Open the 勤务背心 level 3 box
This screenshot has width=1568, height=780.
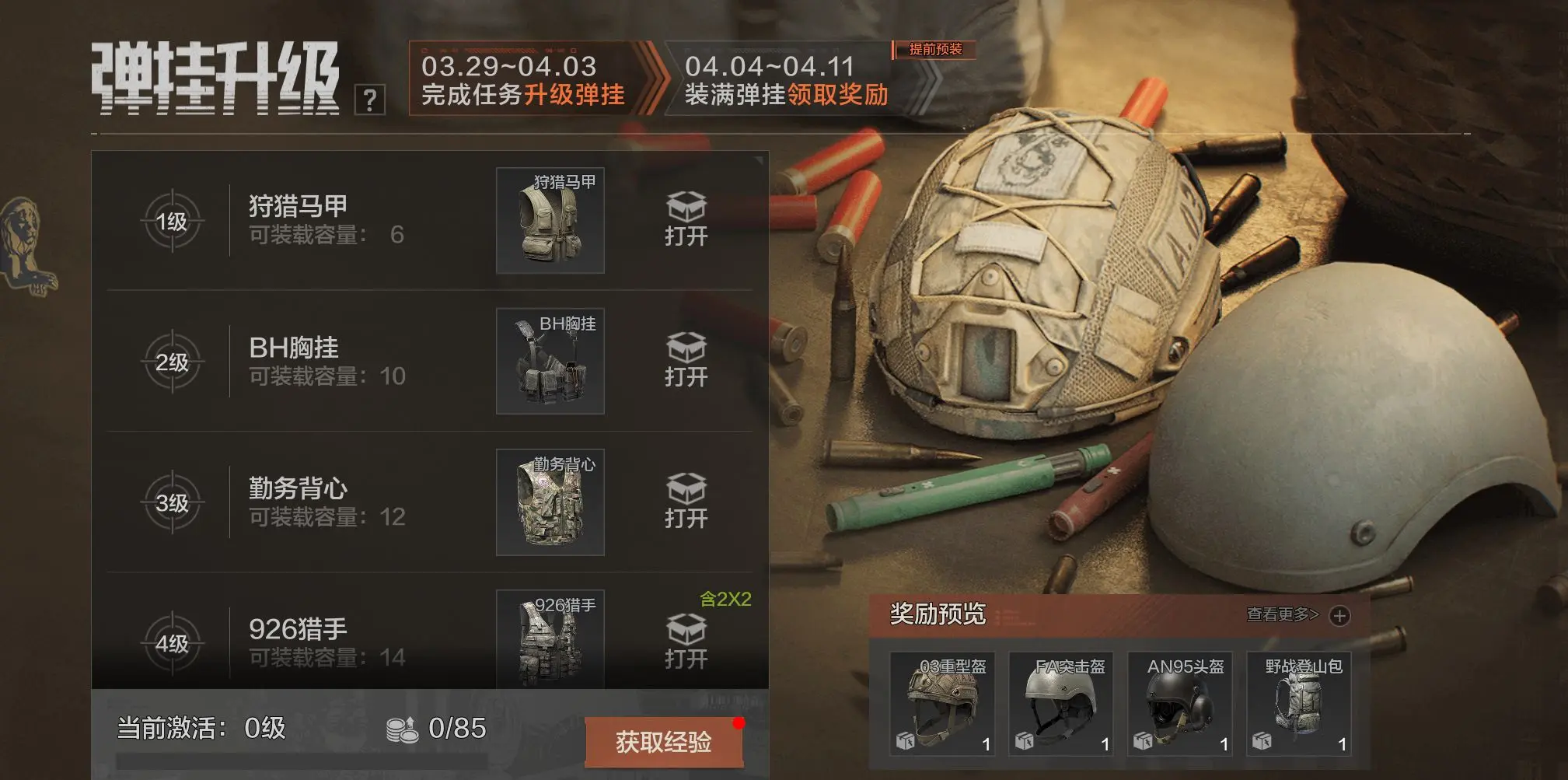(x=686, y=502)
